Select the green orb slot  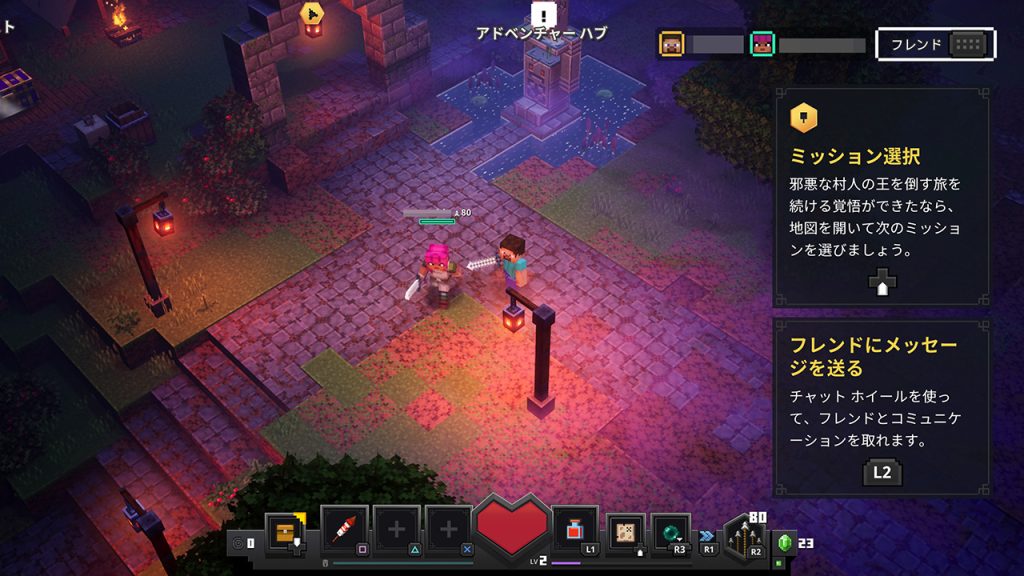[671, 532]
